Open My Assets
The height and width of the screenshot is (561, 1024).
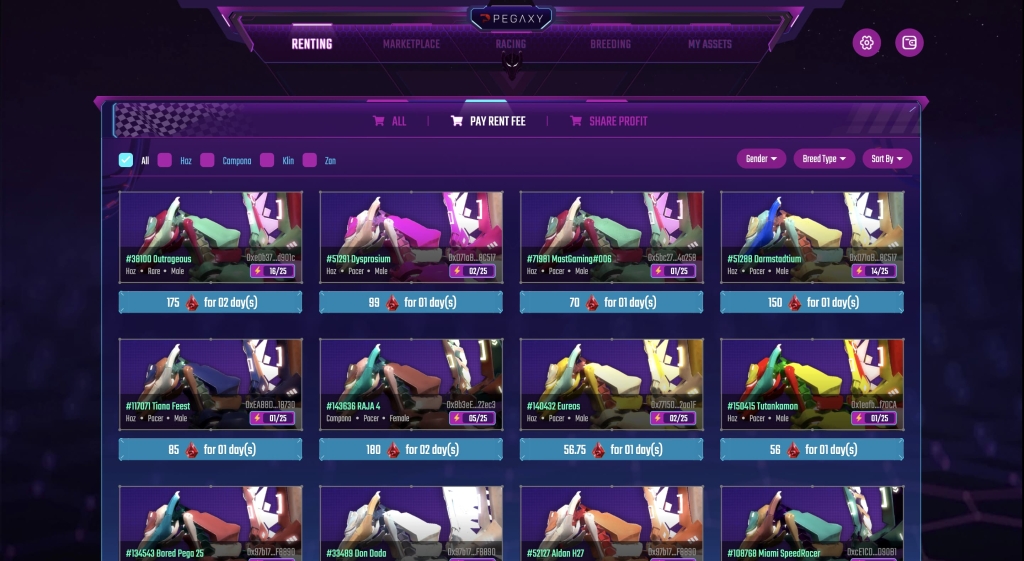[x=710, y=44]
